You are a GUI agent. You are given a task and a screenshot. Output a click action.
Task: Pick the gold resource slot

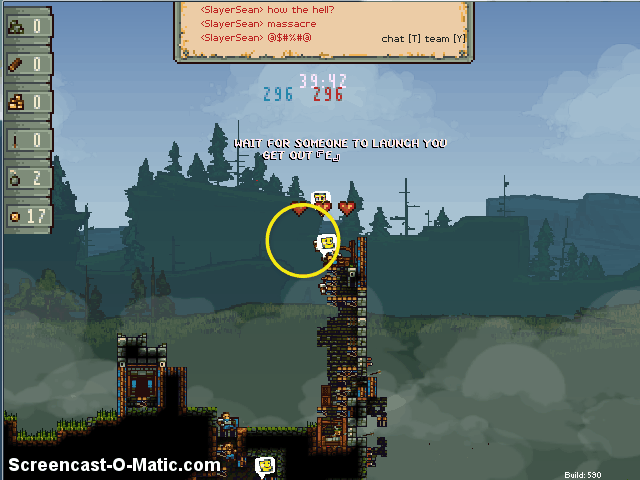pyautogui.click(x=28, y=102)
